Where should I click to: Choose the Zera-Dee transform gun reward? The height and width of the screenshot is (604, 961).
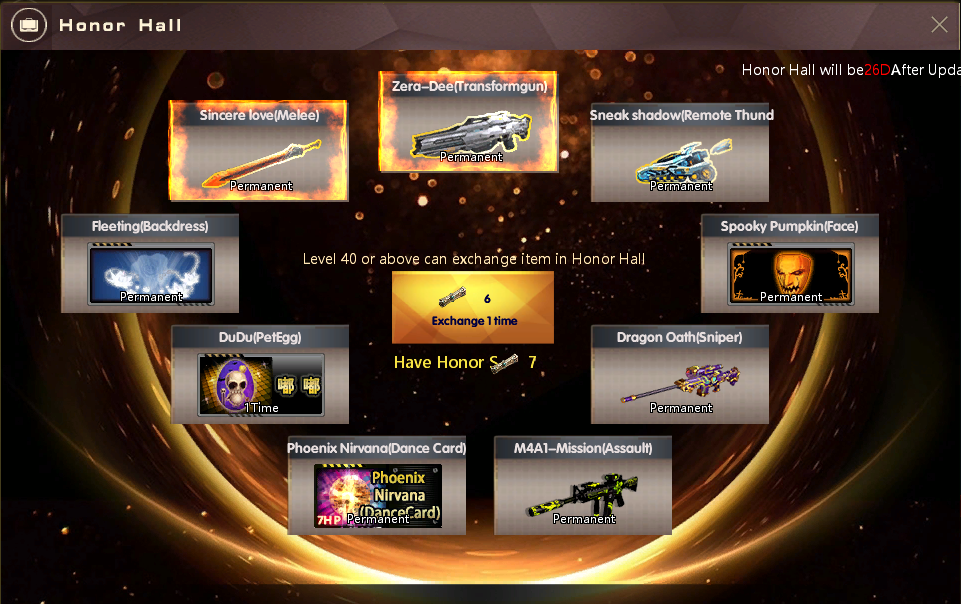coord(468,122)
